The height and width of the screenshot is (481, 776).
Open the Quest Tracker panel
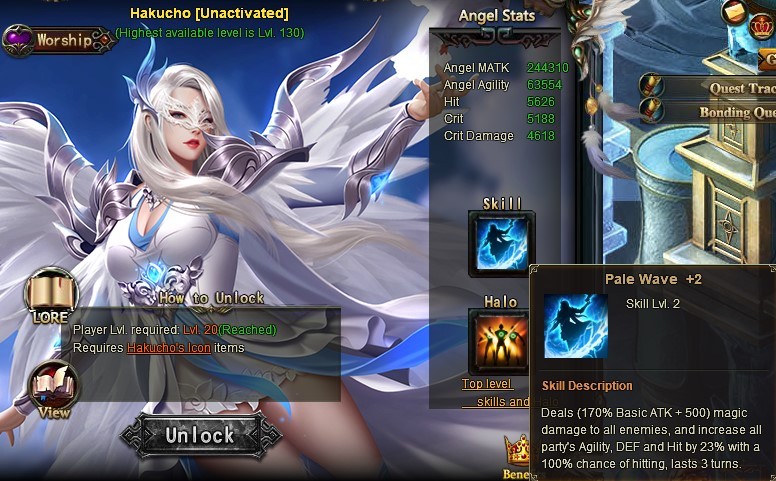click(740, 88)
